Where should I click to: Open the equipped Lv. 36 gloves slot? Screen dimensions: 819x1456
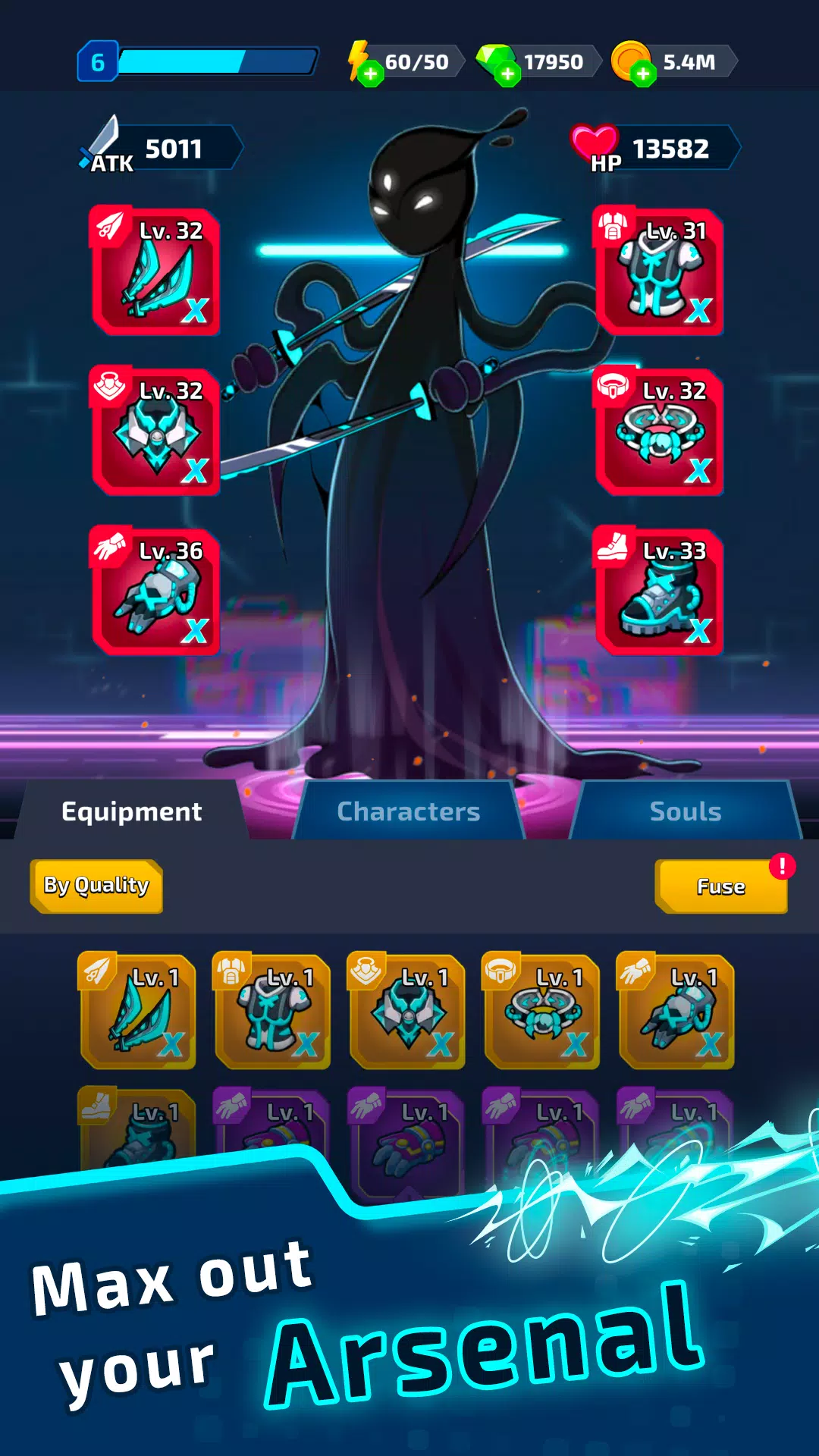point(156,592)
